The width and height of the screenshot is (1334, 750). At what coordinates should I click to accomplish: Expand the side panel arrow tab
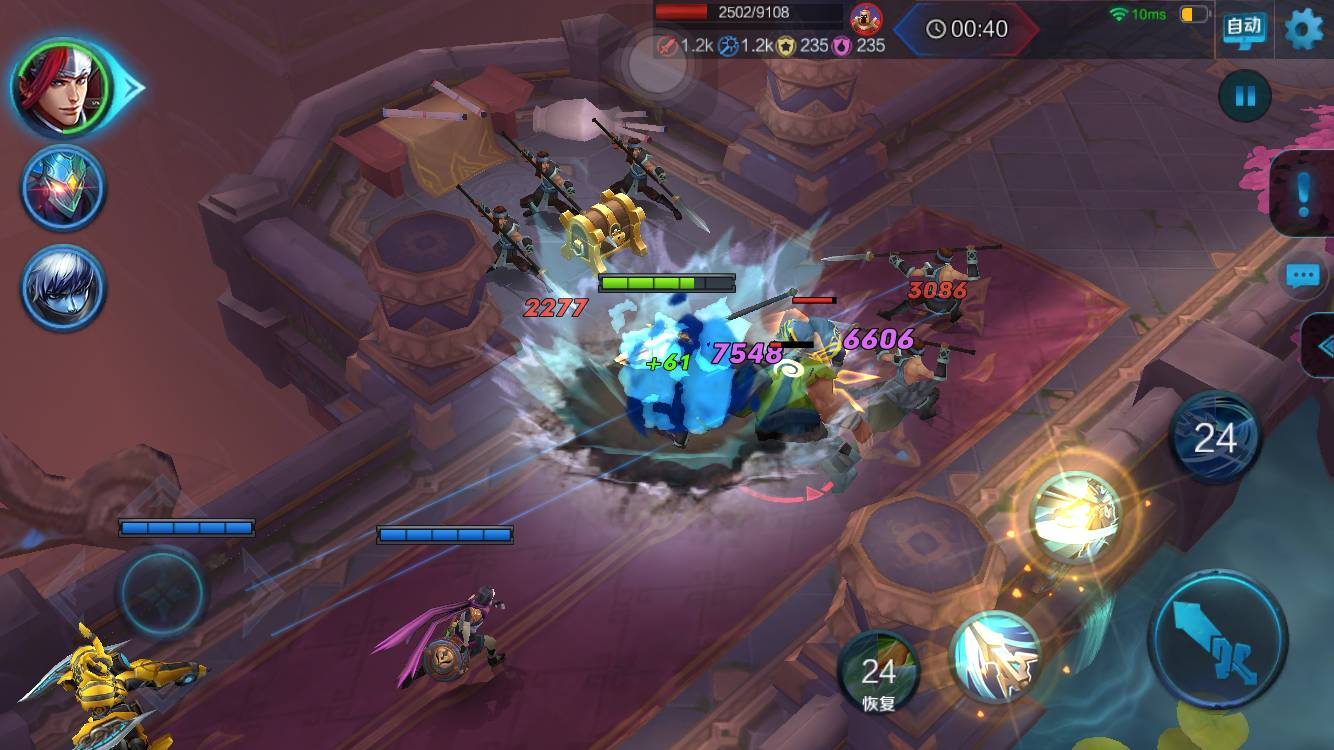[x=1320, y=346]
